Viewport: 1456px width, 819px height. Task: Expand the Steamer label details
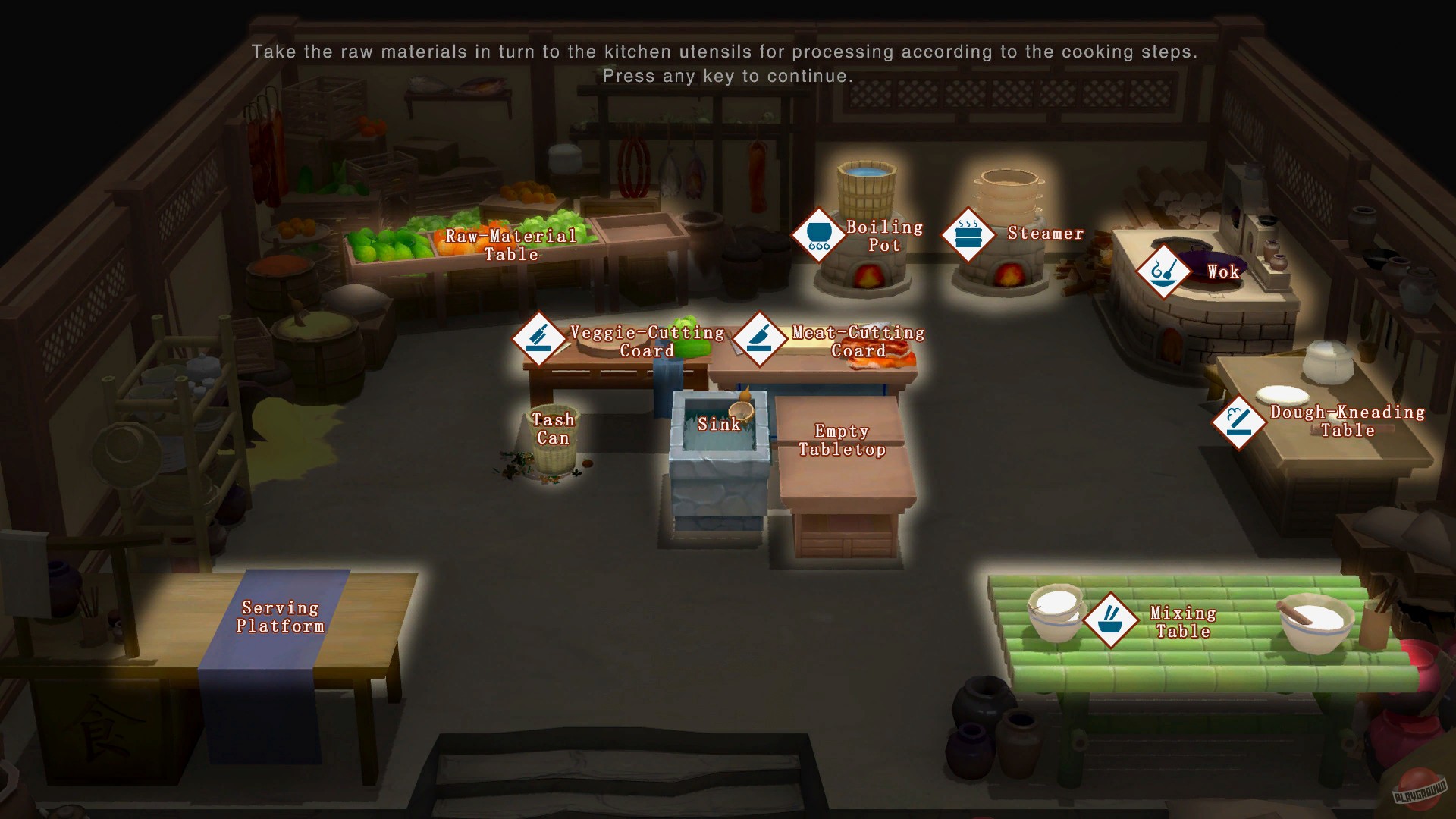pyautogui.click(x=1046, y=234)
